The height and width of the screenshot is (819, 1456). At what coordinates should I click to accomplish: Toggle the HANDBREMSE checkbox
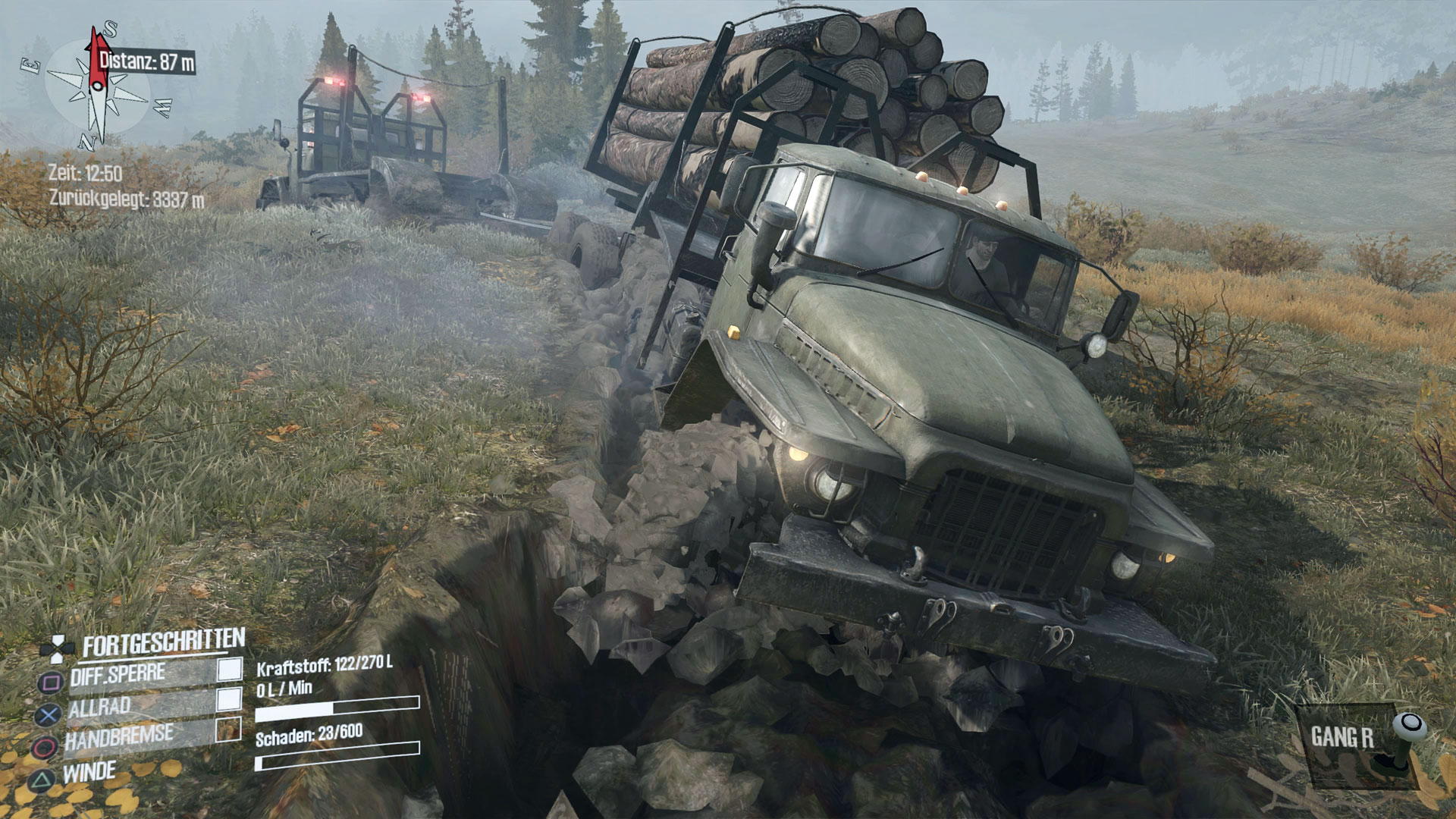tap(227, 730)
